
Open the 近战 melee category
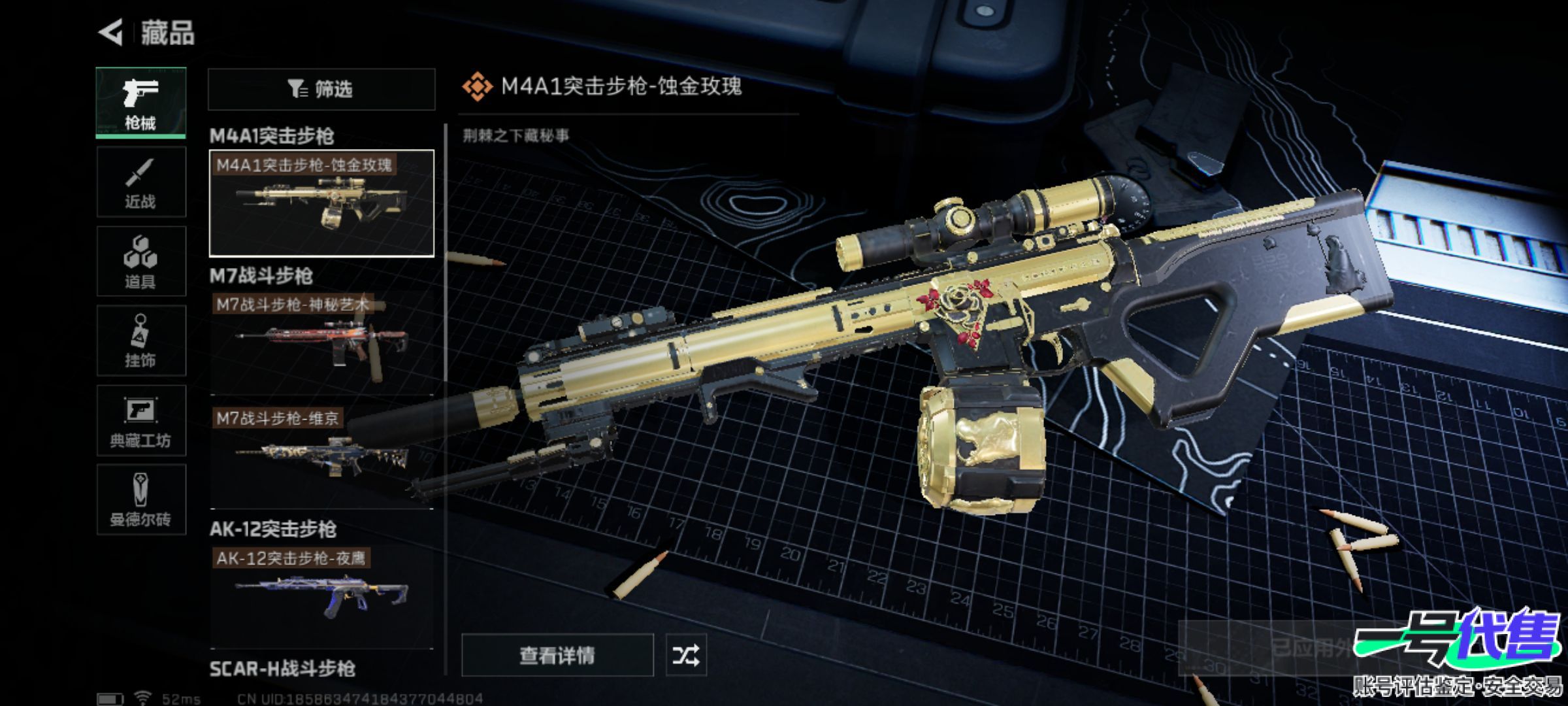pyautogui.click(x=141, y=182)
